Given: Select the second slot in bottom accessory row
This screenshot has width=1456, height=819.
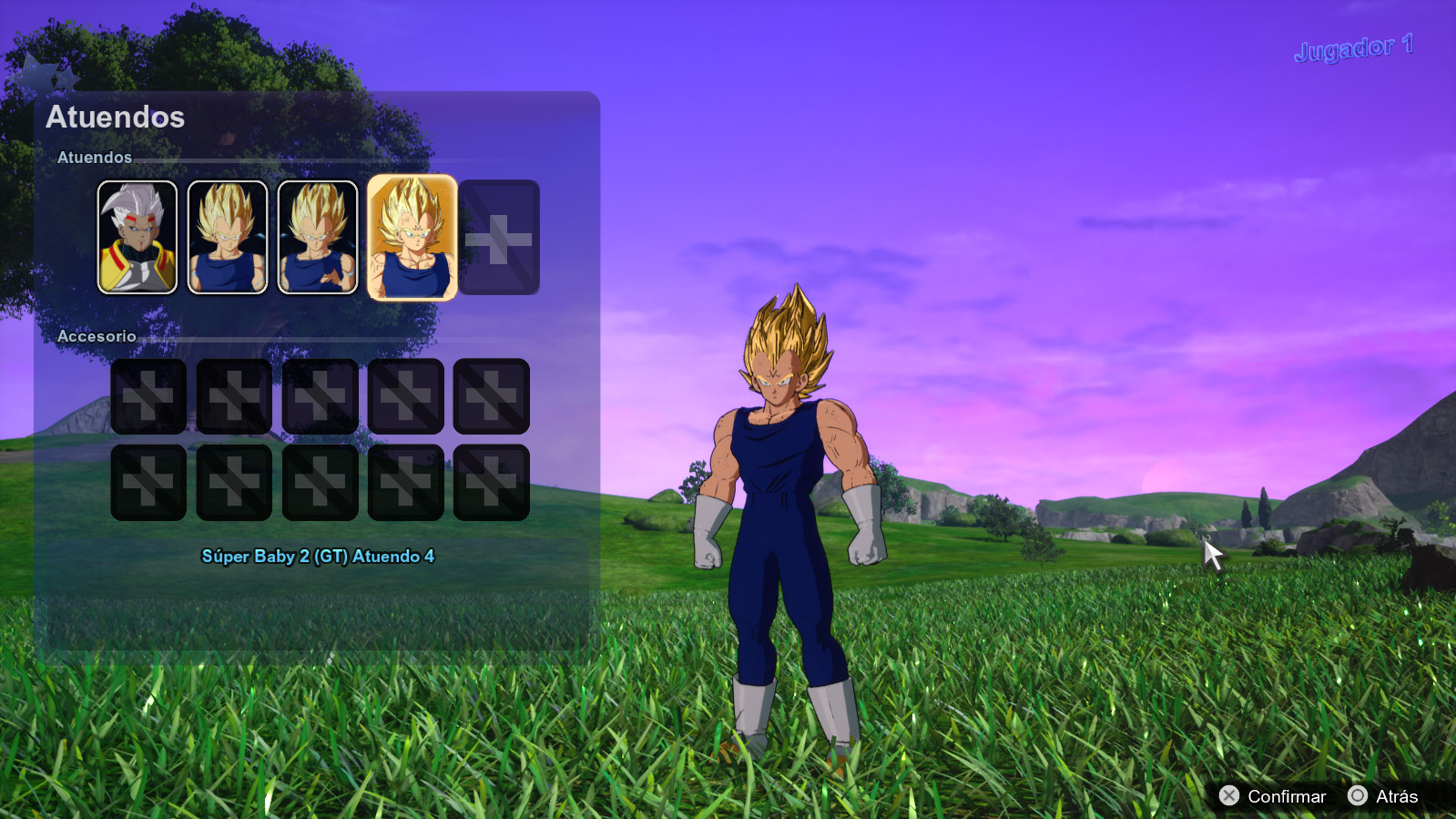Looking at the screenshot, I should (234, 482).
